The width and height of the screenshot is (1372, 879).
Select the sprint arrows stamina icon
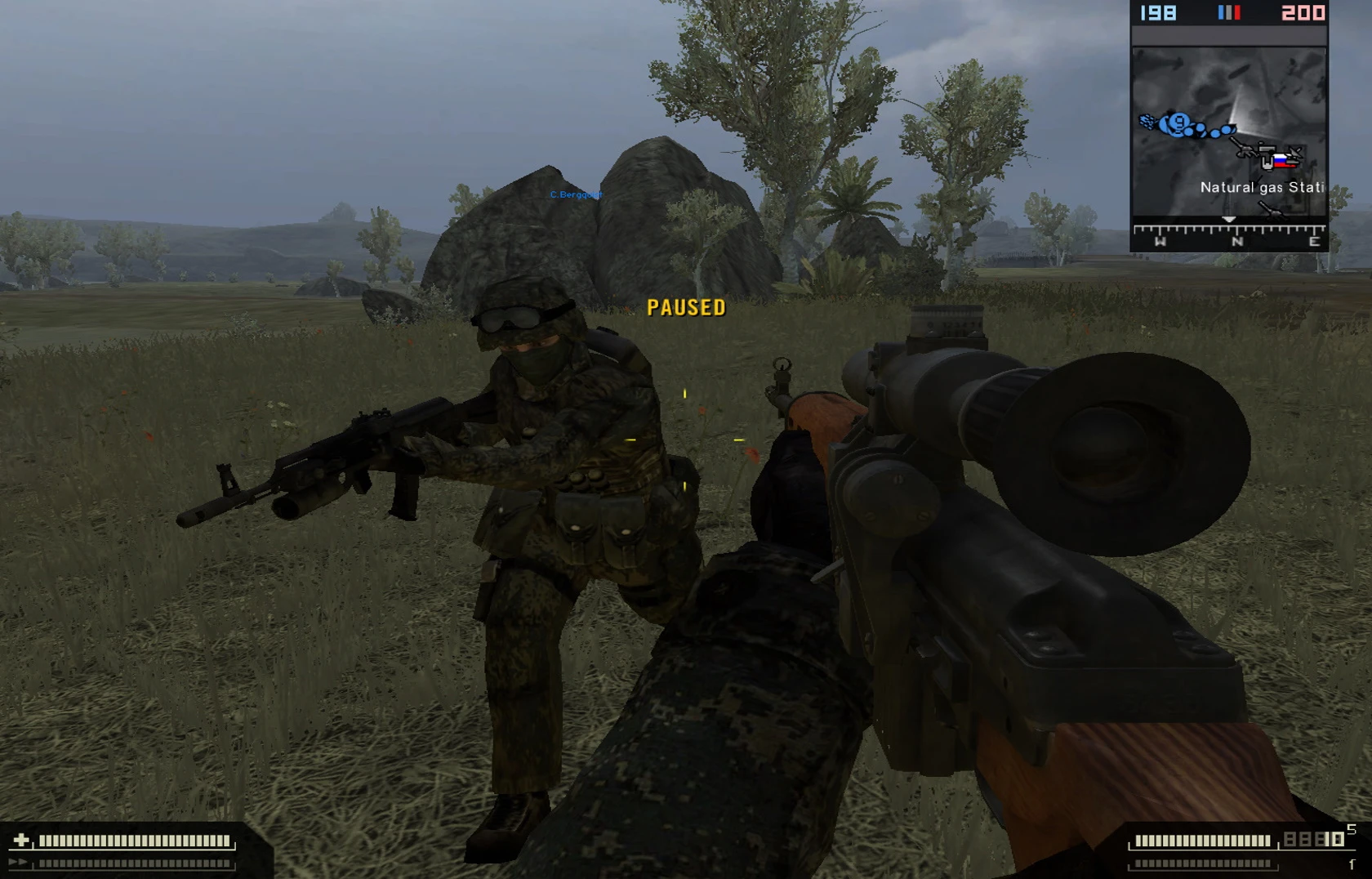click(x=17, y=862)
